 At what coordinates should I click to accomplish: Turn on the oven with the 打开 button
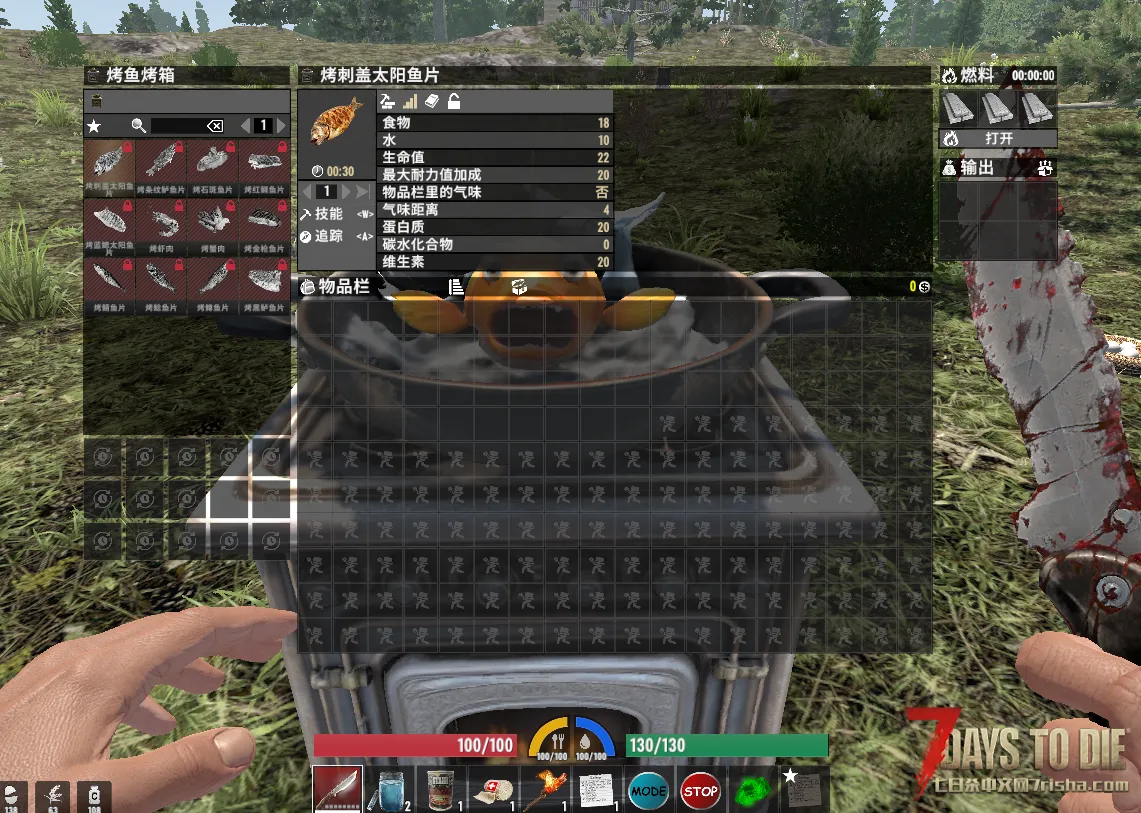coord(998,139)
